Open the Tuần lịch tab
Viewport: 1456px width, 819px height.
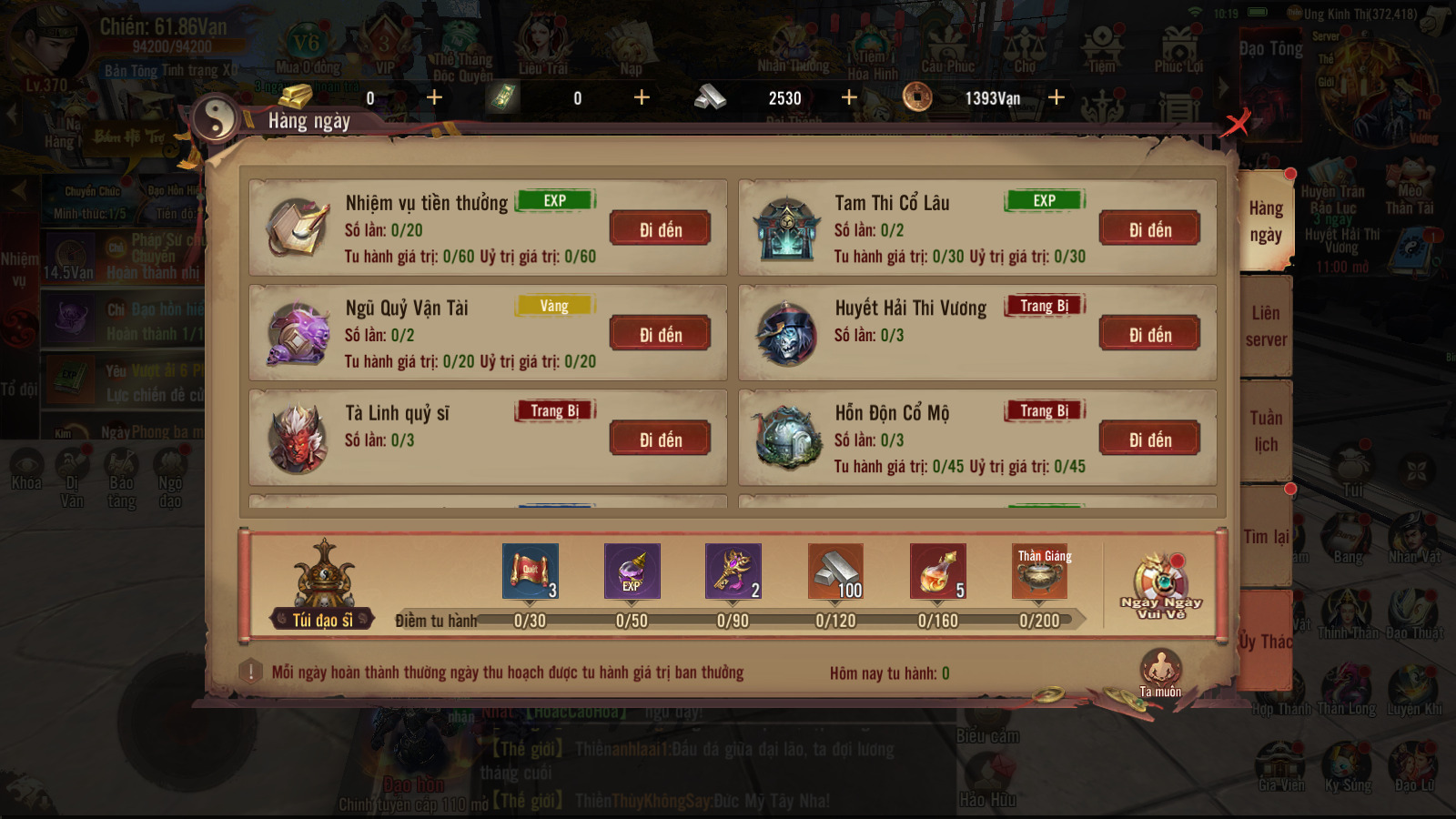coord(1265,430)
